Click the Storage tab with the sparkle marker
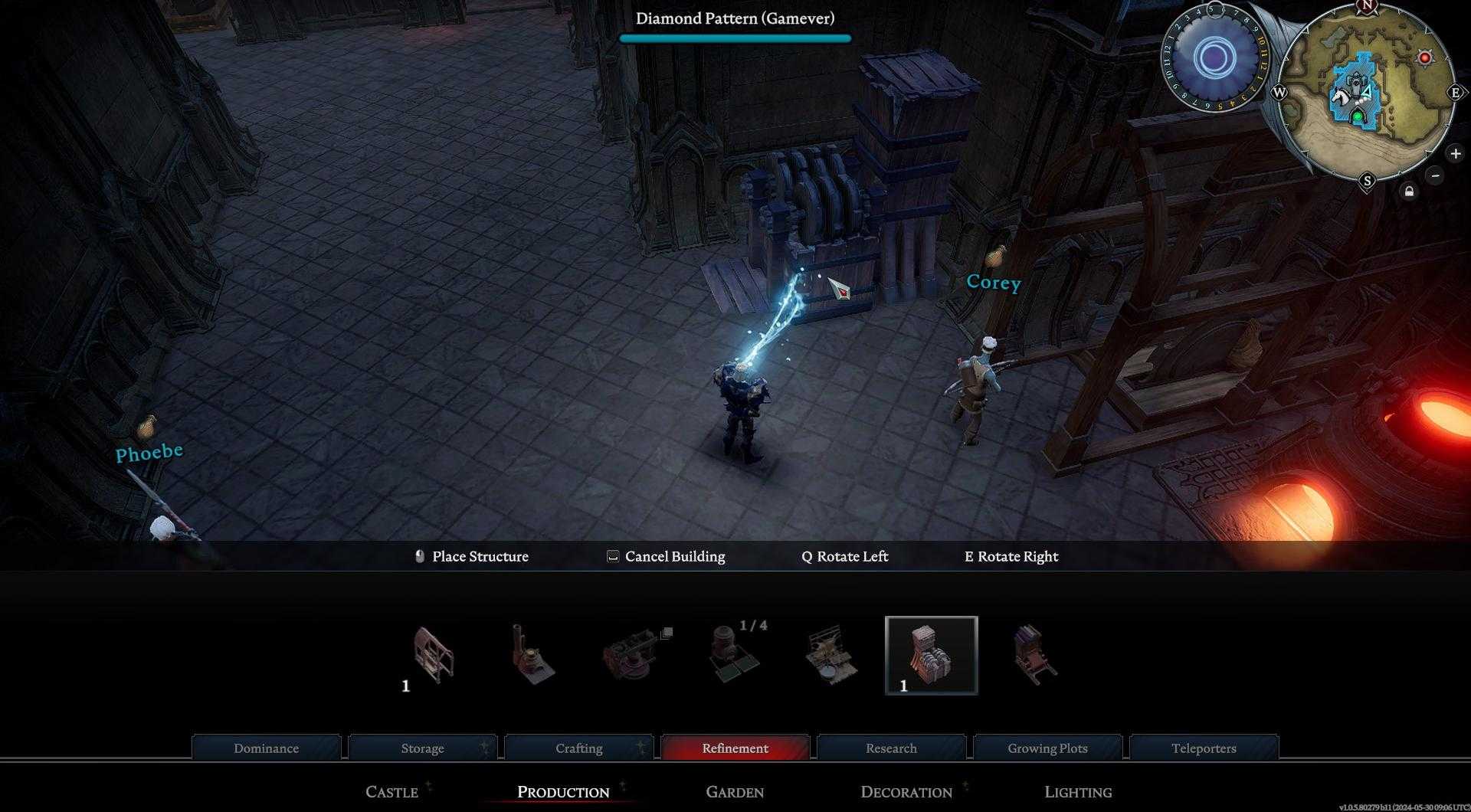The height and width of the screenshot is (812, 1471). click(x=422, y=748)
